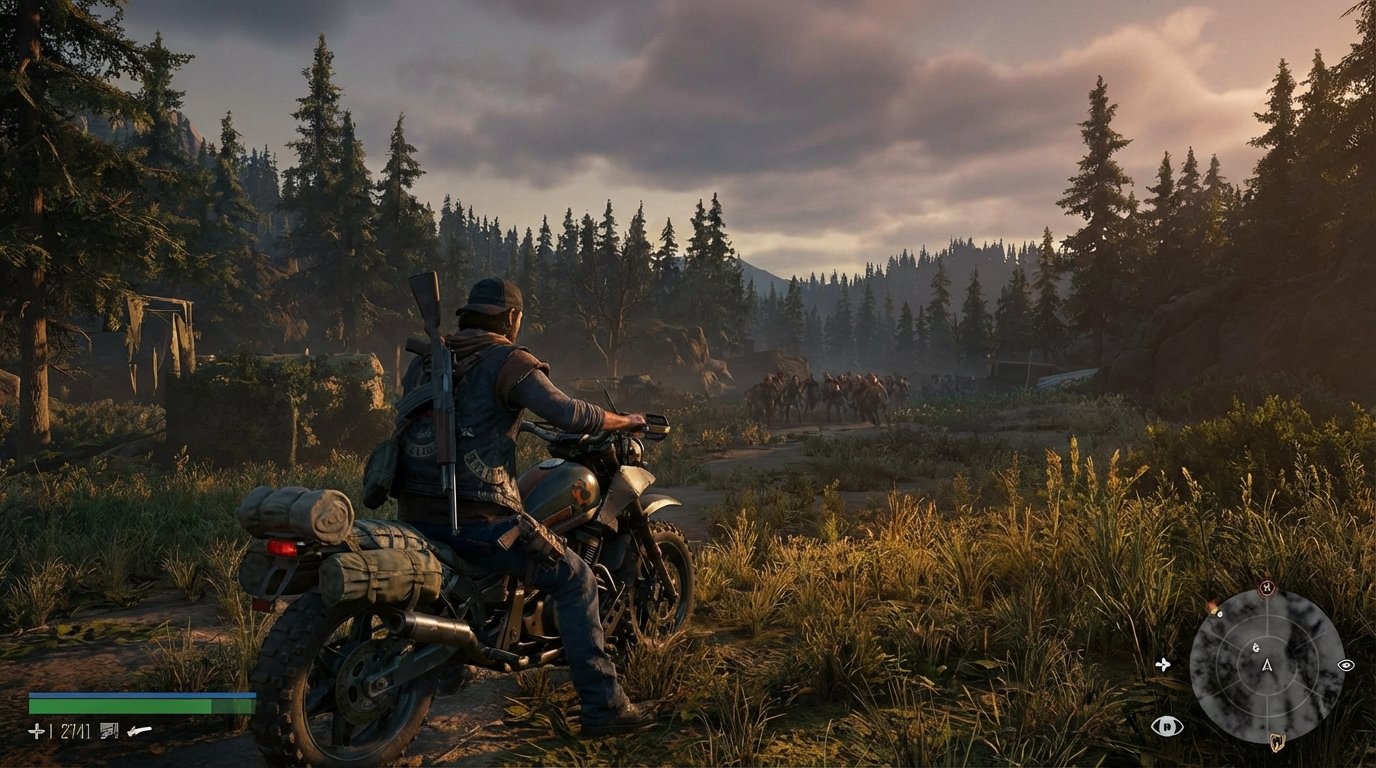Click the flame campfire marker on the minimap edge
The image size is (1376, 768).
point(1212,606)
